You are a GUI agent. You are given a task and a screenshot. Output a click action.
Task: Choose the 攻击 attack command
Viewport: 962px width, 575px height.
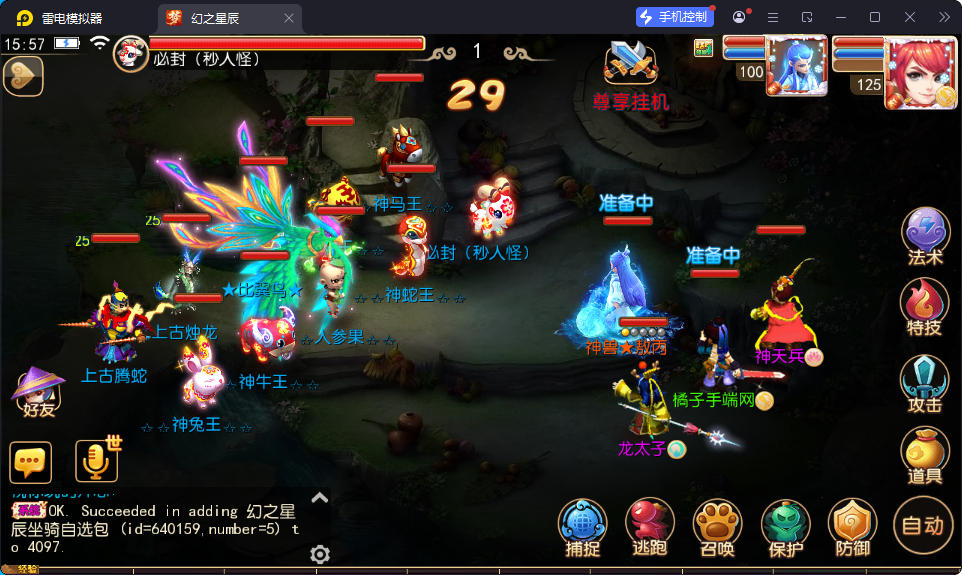tap(925, 382)
